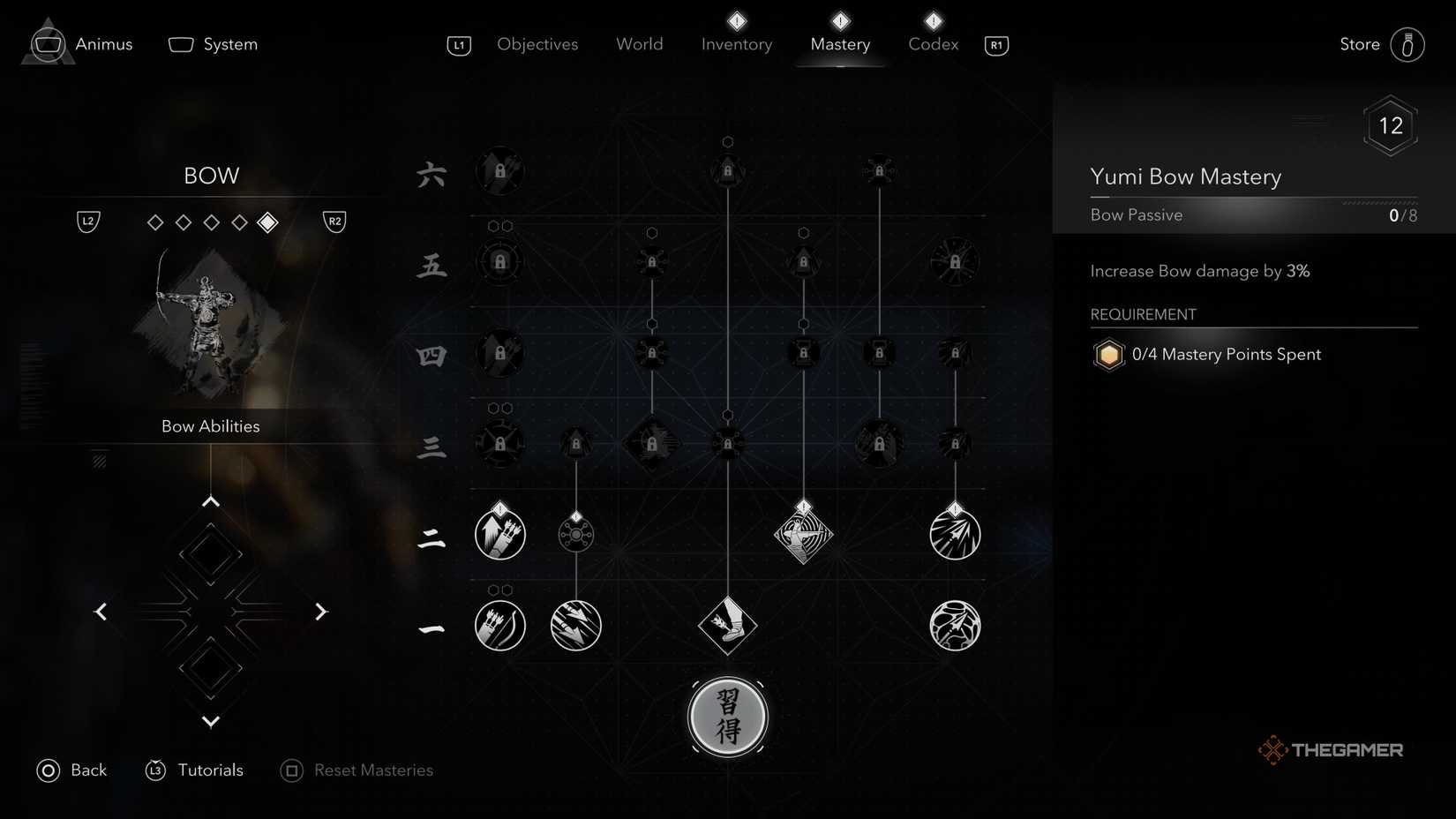Select the kick ability diamond node

[727, 627]
